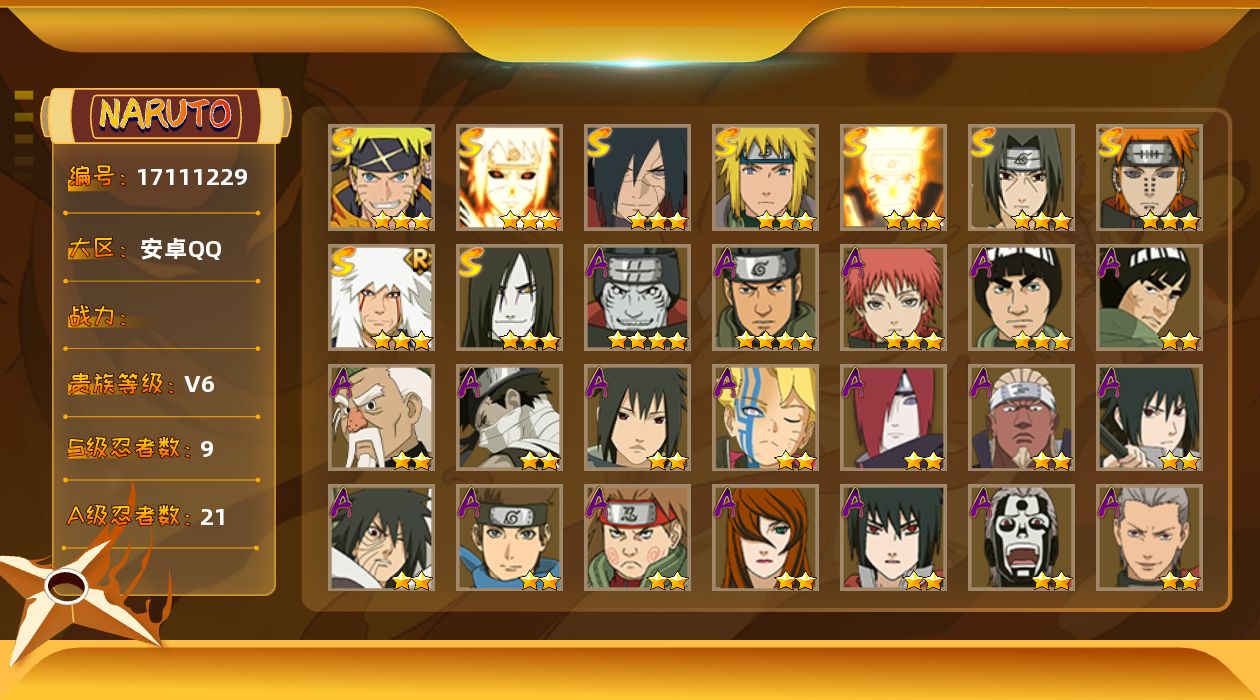Select the bandaged-face Zabuza portrait
This screenshot has height=700, width=1260.
pos(509,417)
